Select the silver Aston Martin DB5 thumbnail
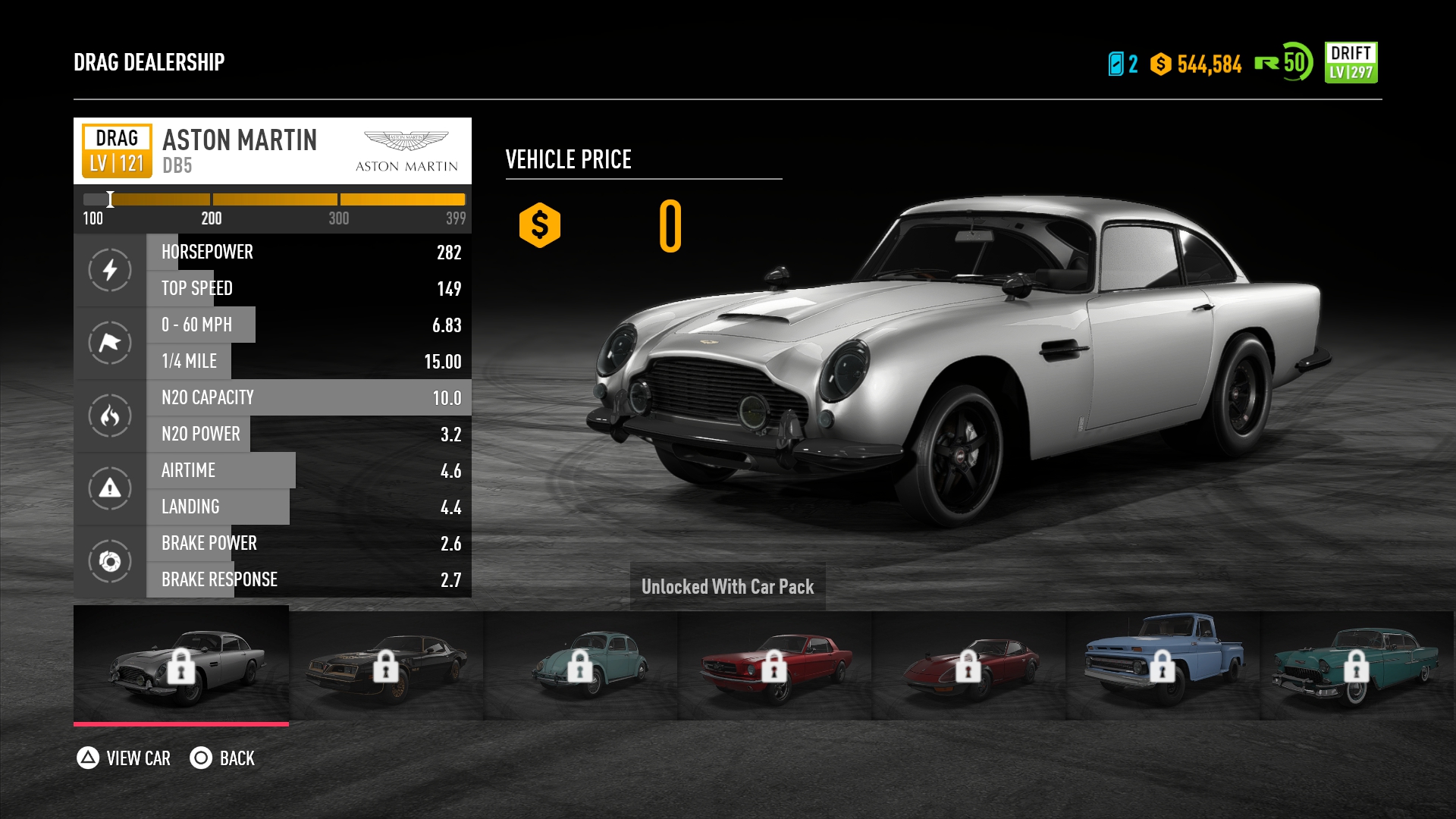The width and height of the screenshot is (1456, 819). [x=181, y=665]
